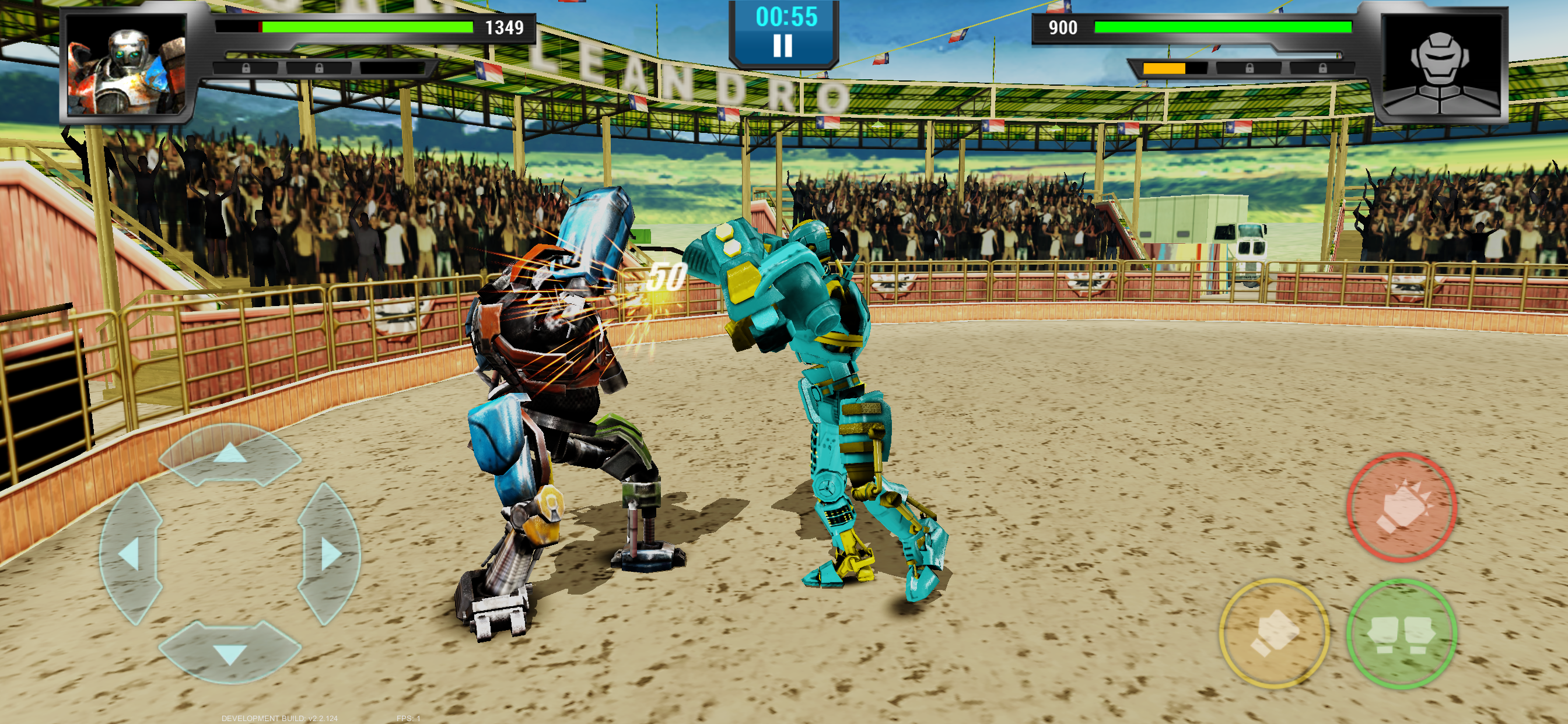
Task: Throw a heavy punch with the red fist button
Action: pos(1401,506)
